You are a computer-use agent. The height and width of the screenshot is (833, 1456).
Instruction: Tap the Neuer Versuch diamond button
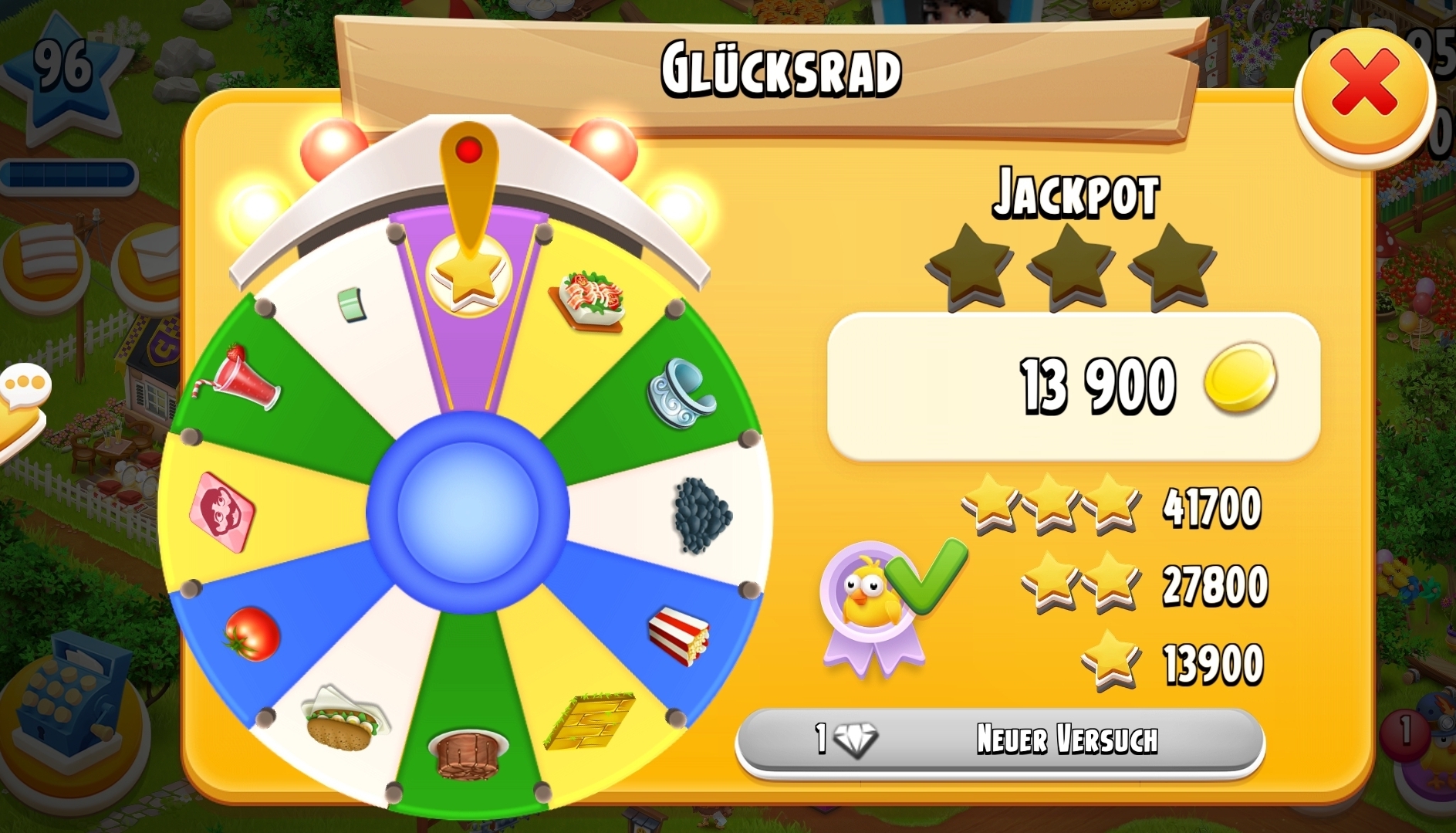click(x=1000, y=740)
